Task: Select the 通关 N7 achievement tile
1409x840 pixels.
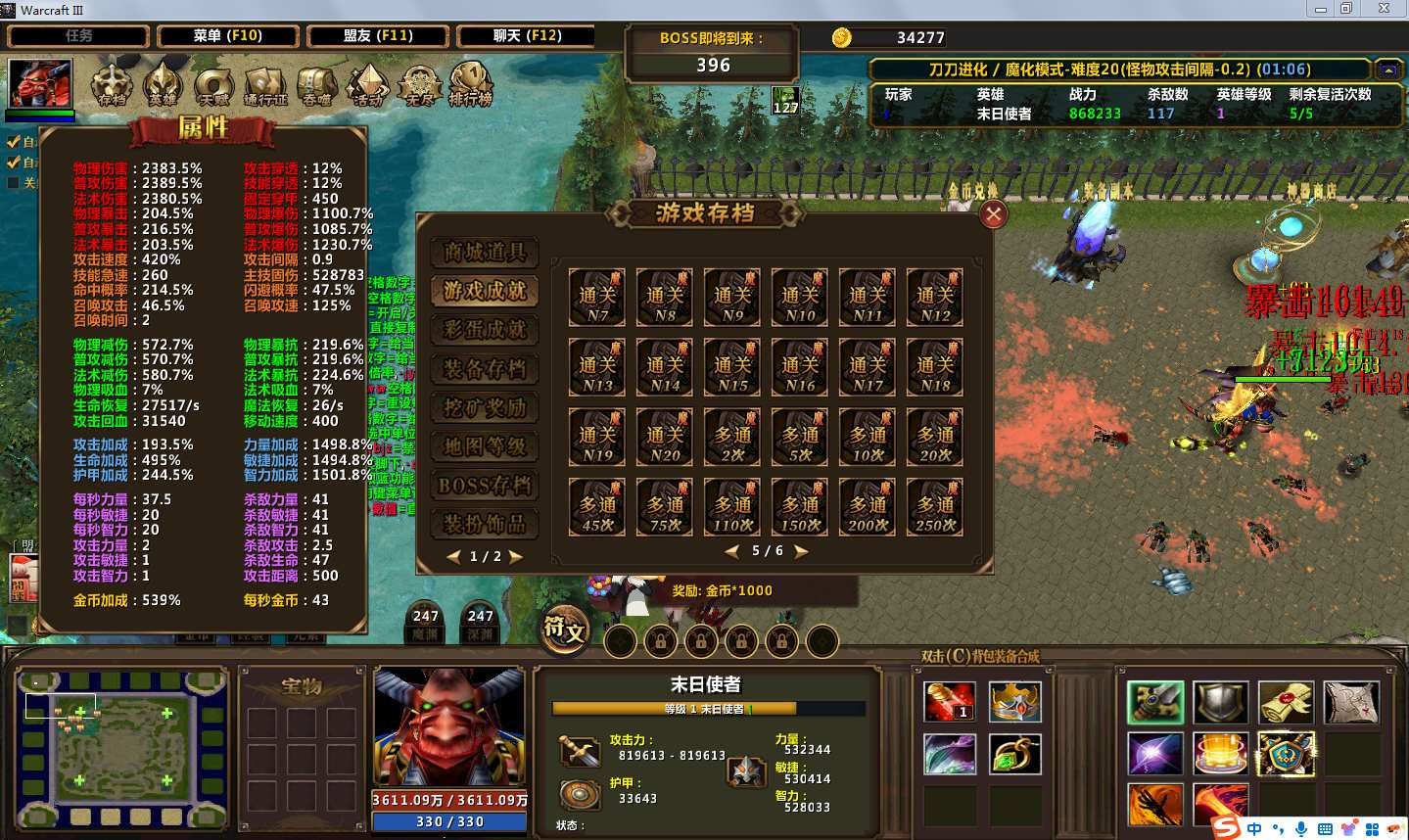Action: pyautogui.click(x=597, y=298)
